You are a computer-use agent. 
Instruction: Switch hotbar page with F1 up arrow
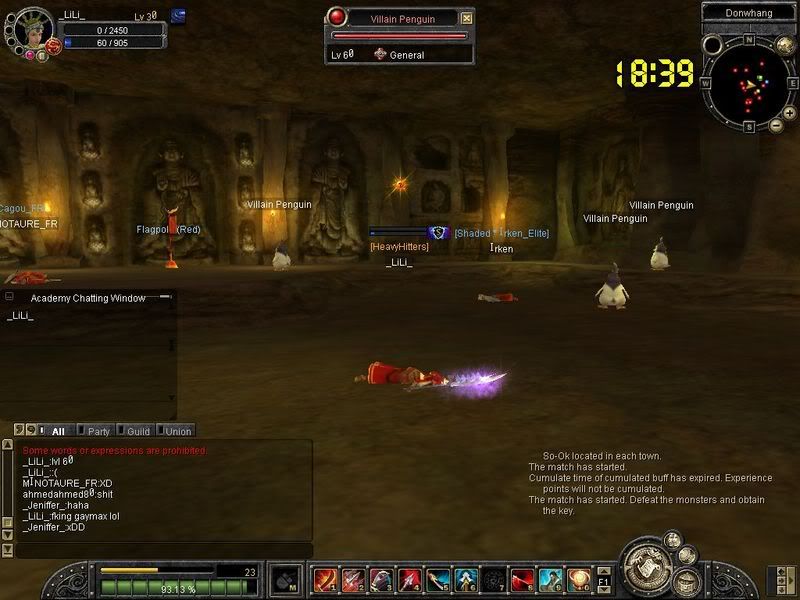click(605, 572)
